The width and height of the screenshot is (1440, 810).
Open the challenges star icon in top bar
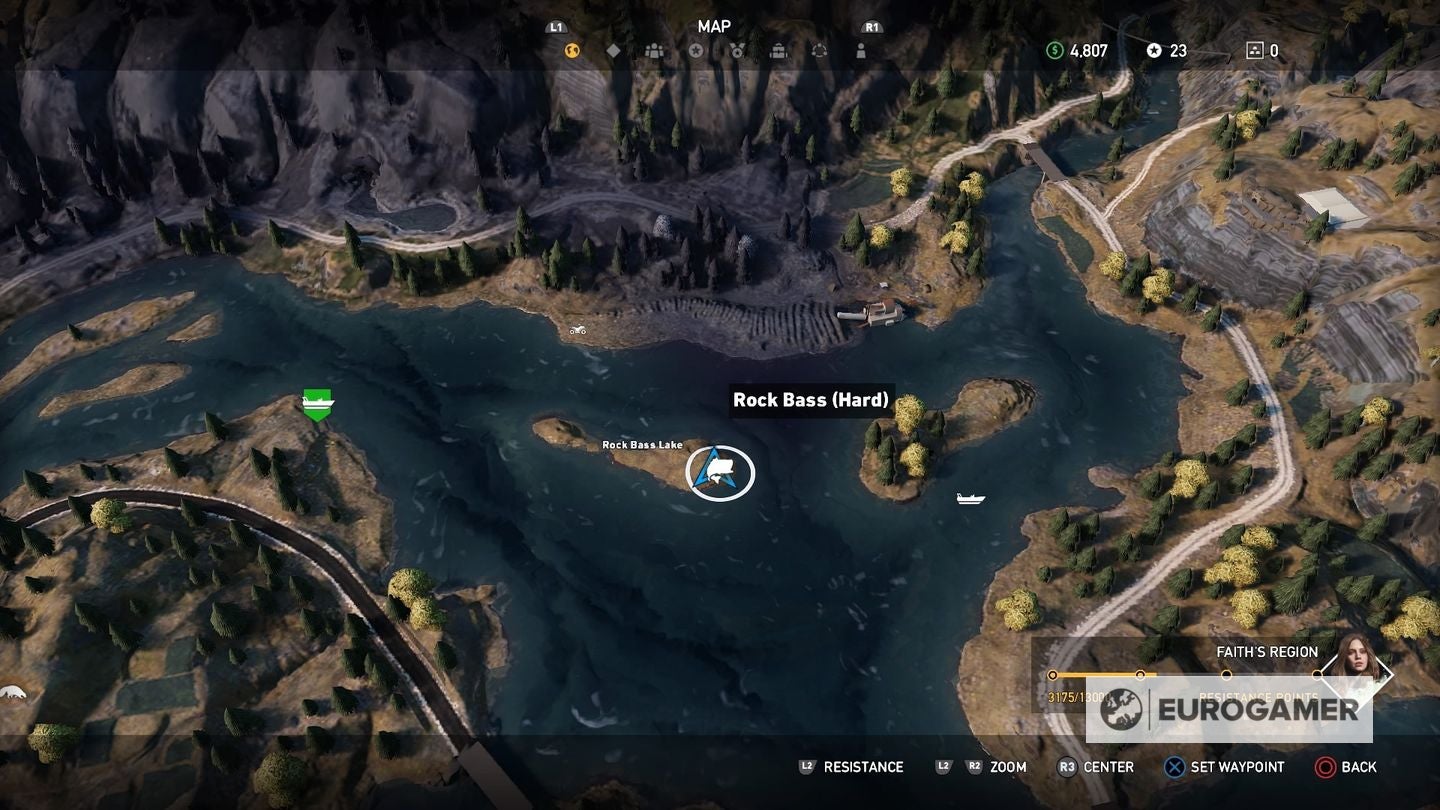[697, 50]
